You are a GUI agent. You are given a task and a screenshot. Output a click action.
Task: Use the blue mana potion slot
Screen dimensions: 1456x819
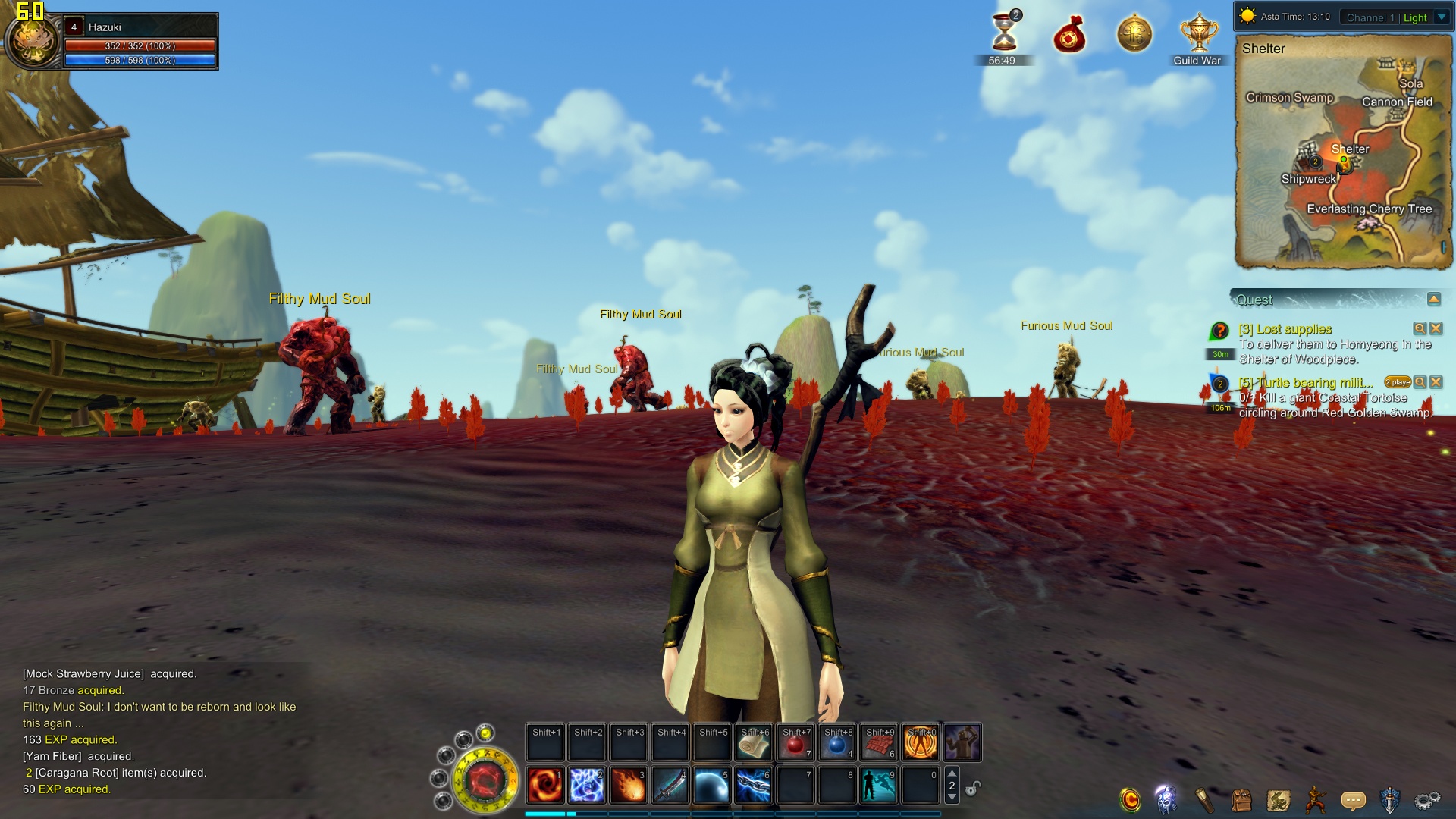836,743
